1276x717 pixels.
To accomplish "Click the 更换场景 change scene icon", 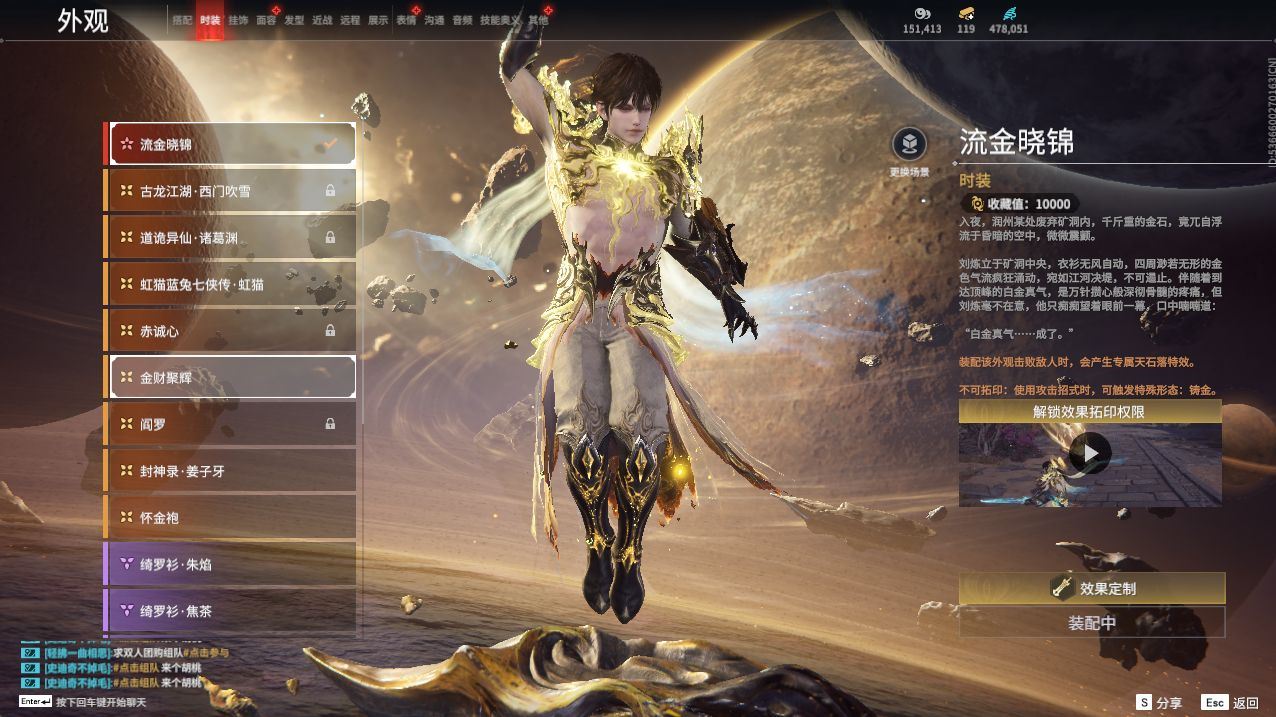I will tap(909, 146).
